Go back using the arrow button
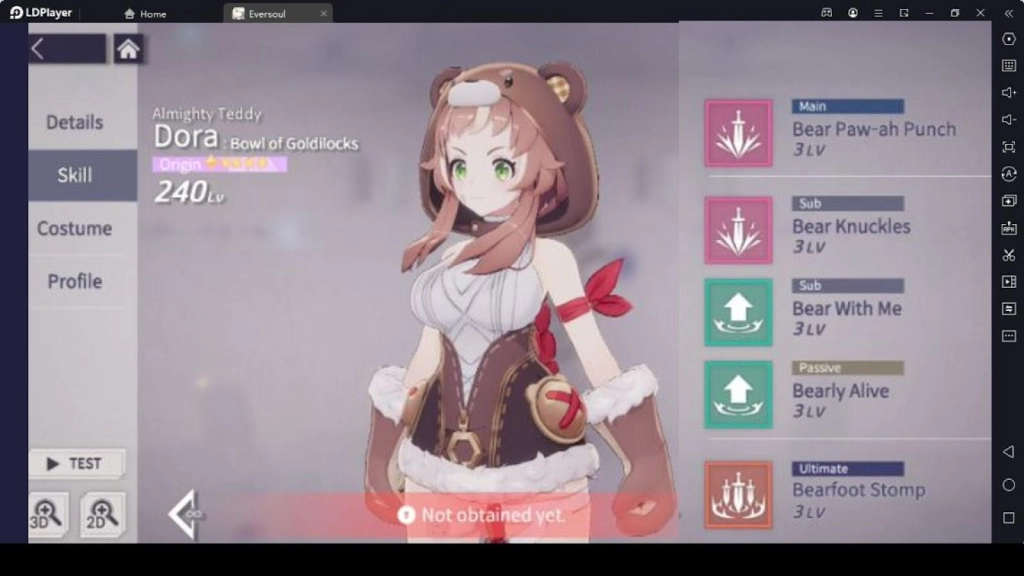The image size is (1024, 576). tap(38, 49)
